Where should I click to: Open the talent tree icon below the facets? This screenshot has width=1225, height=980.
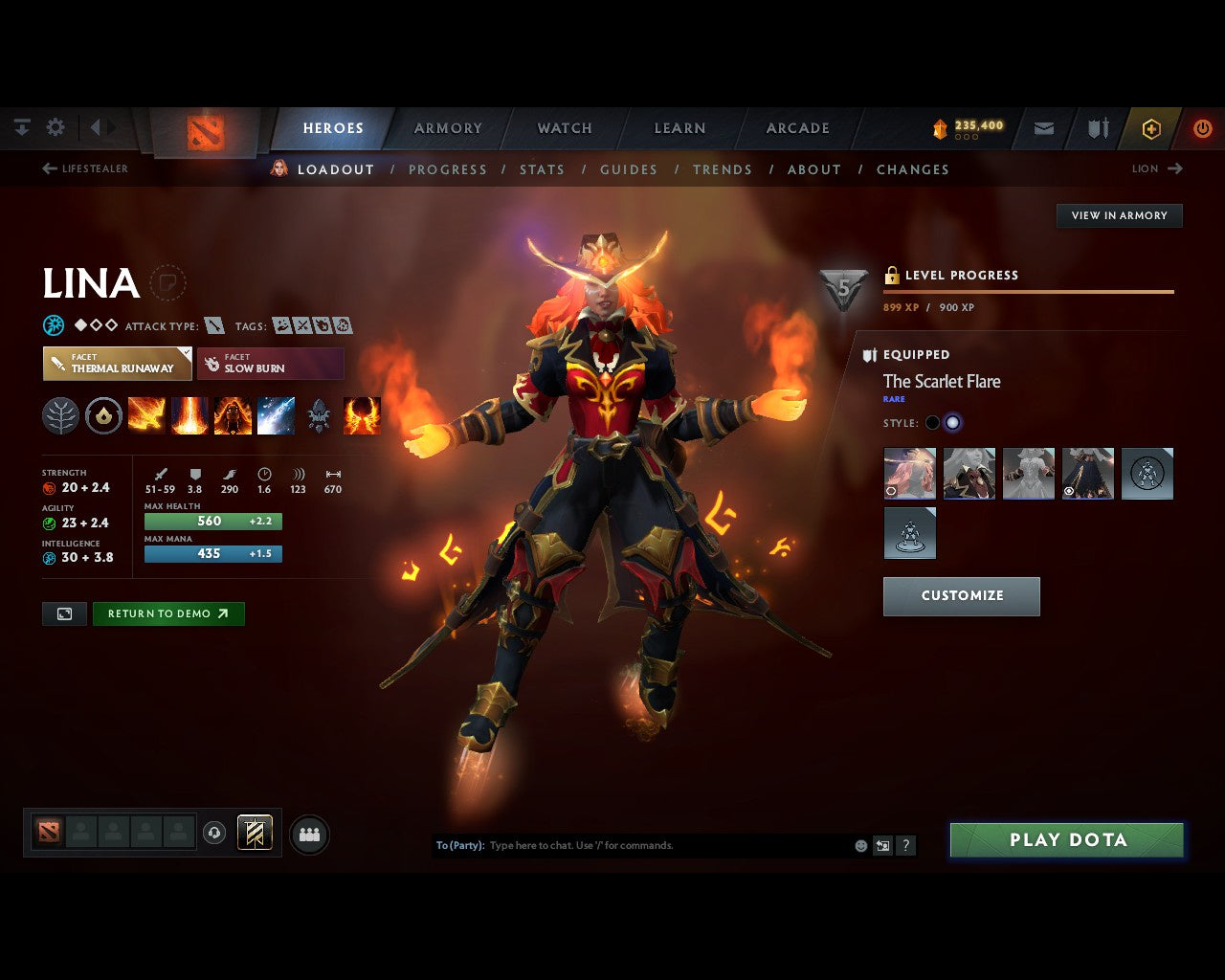click(60, 414)
